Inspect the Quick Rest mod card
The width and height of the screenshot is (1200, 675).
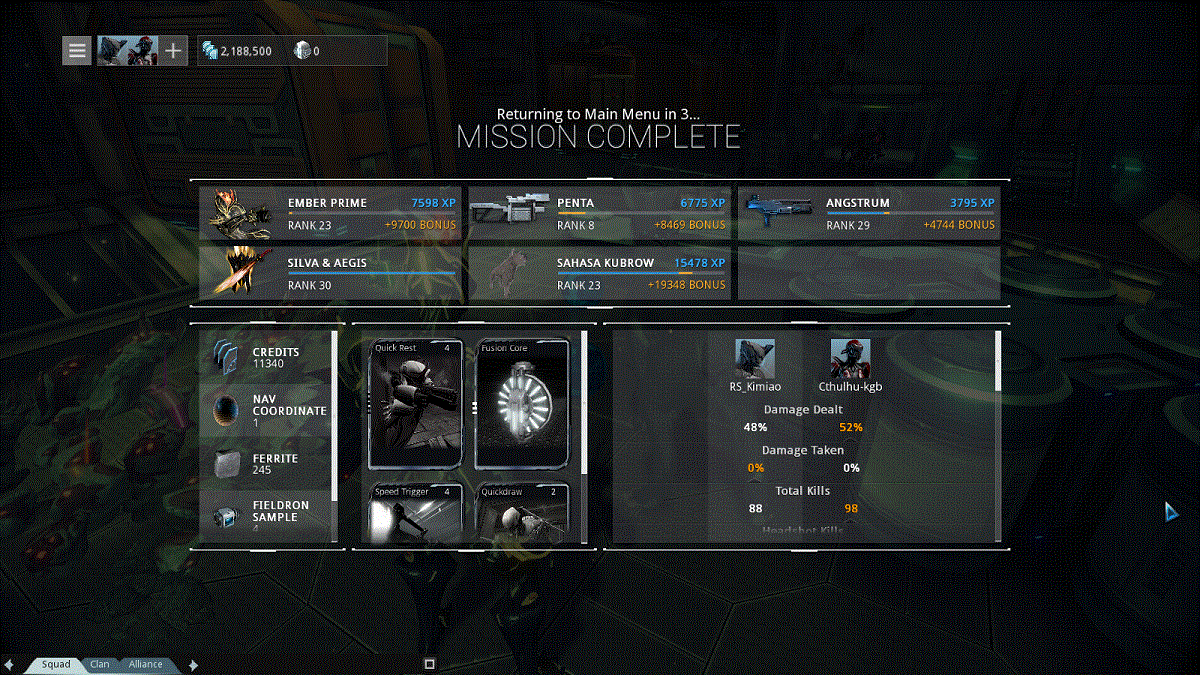[x=415, y=404]
